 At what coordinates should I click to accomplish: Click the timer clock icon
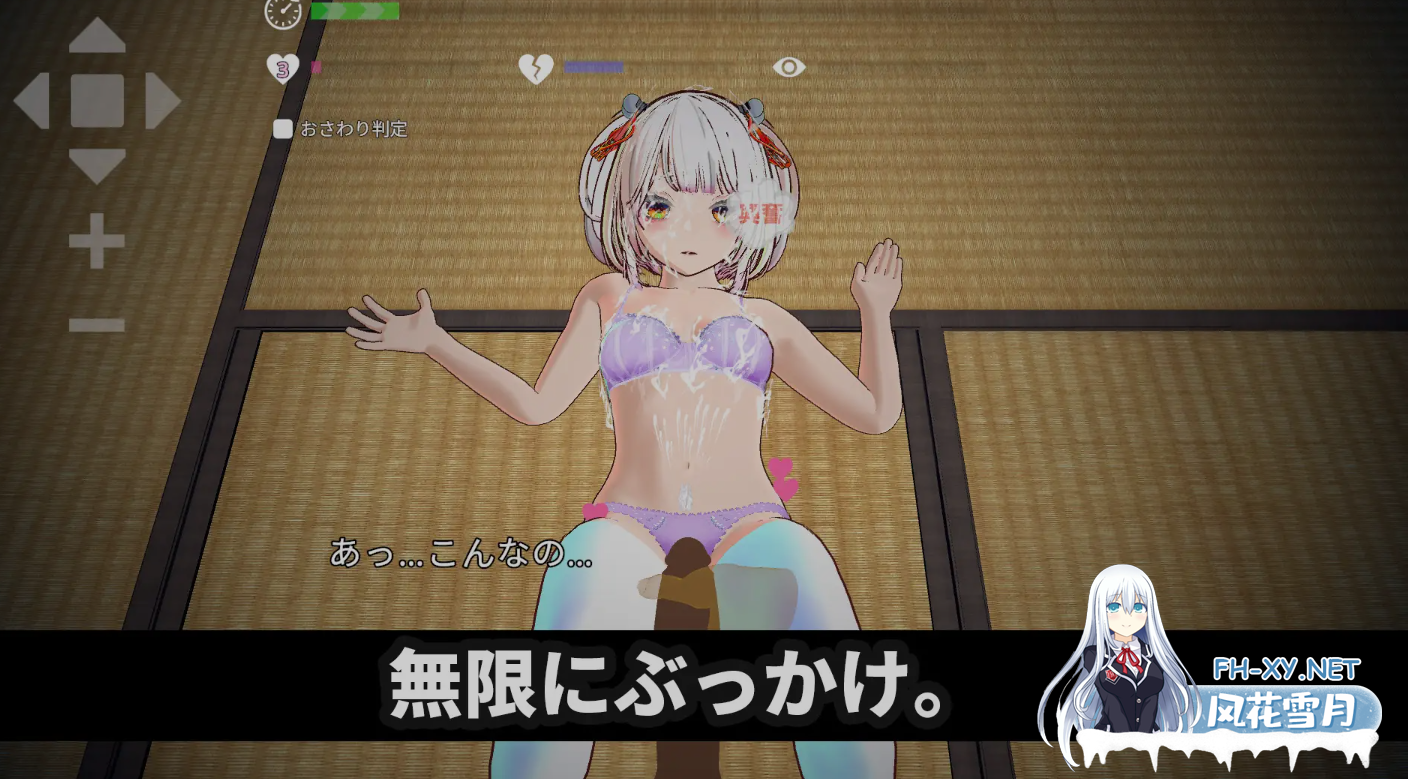click(281, 14)
